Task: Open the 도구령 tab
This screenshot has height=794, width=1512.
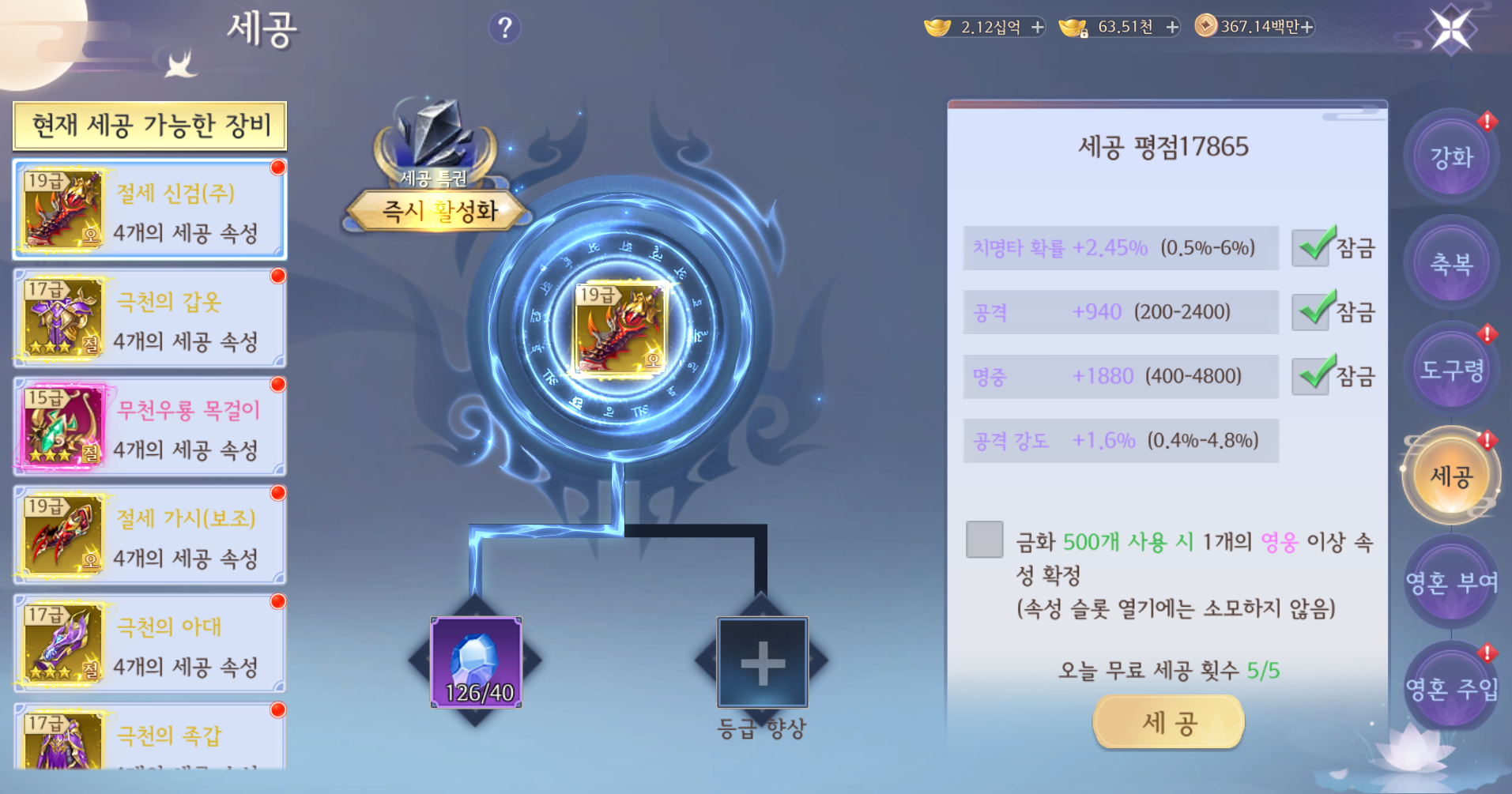Action: [1451, 369]
